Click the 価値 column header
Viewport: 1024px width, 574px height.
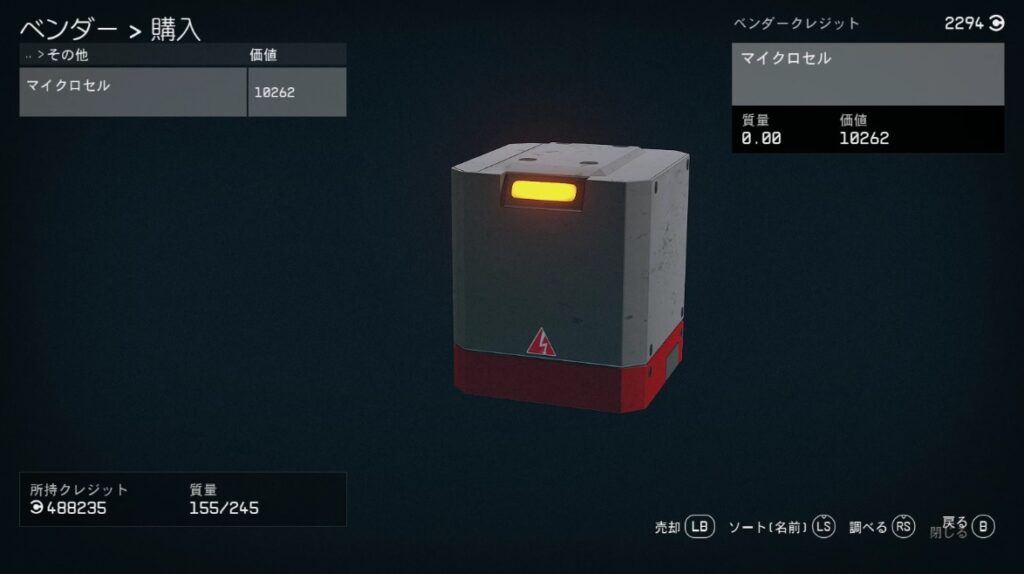(x=263, y=56)
